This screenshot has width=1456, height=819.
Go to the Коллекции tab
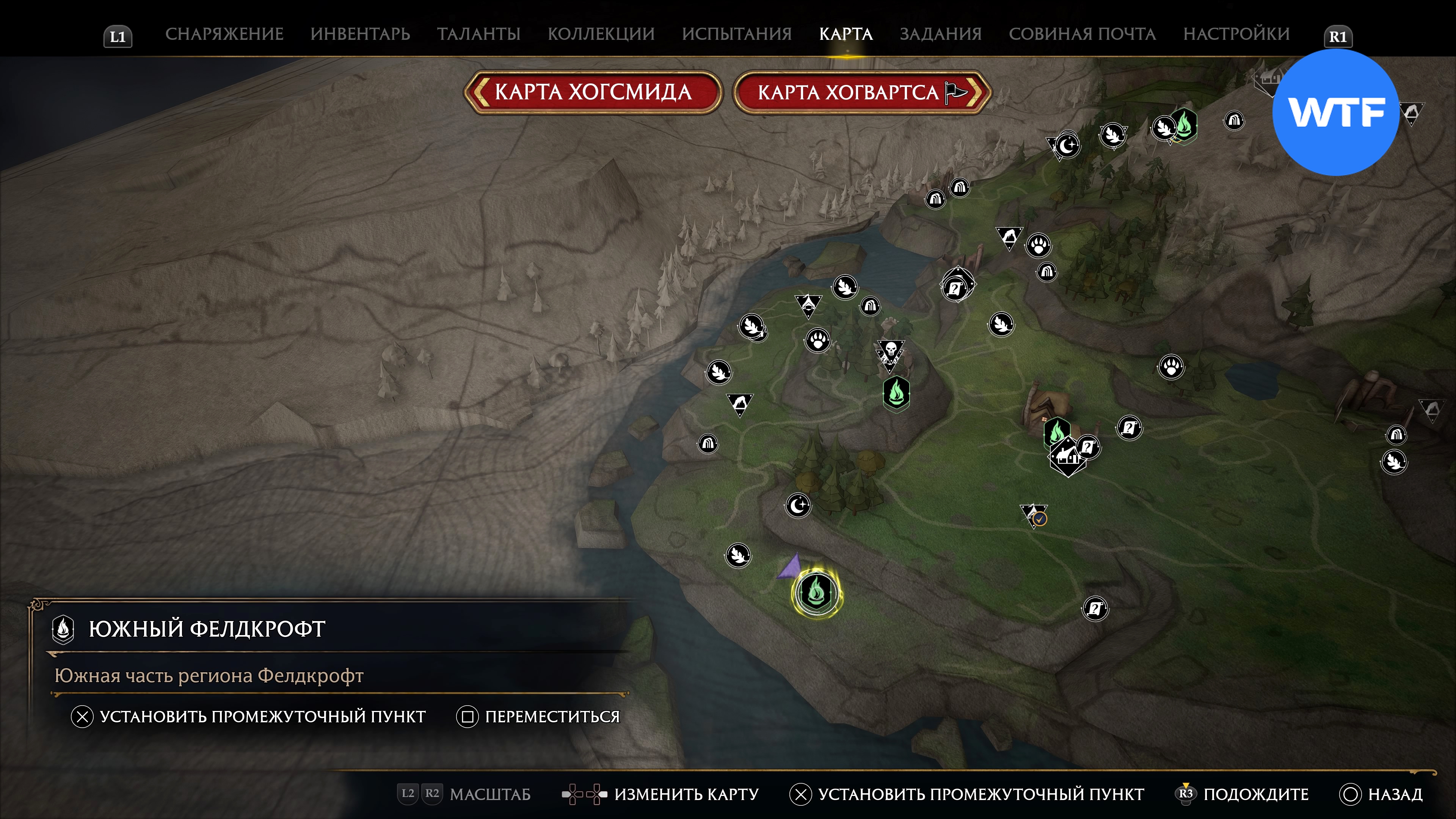tap(601, 34)
